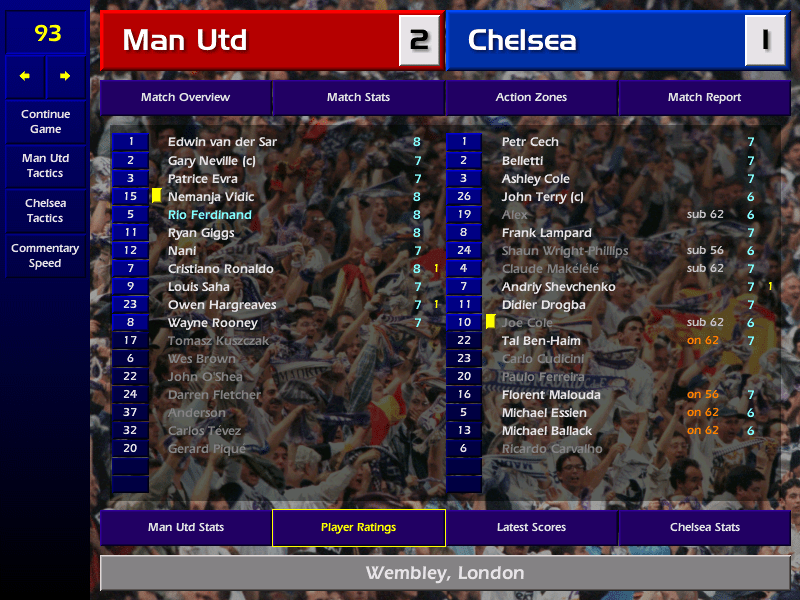View the Action Zones tab
Viewport: 800px width, 600px height.
(x=531, y=97)
